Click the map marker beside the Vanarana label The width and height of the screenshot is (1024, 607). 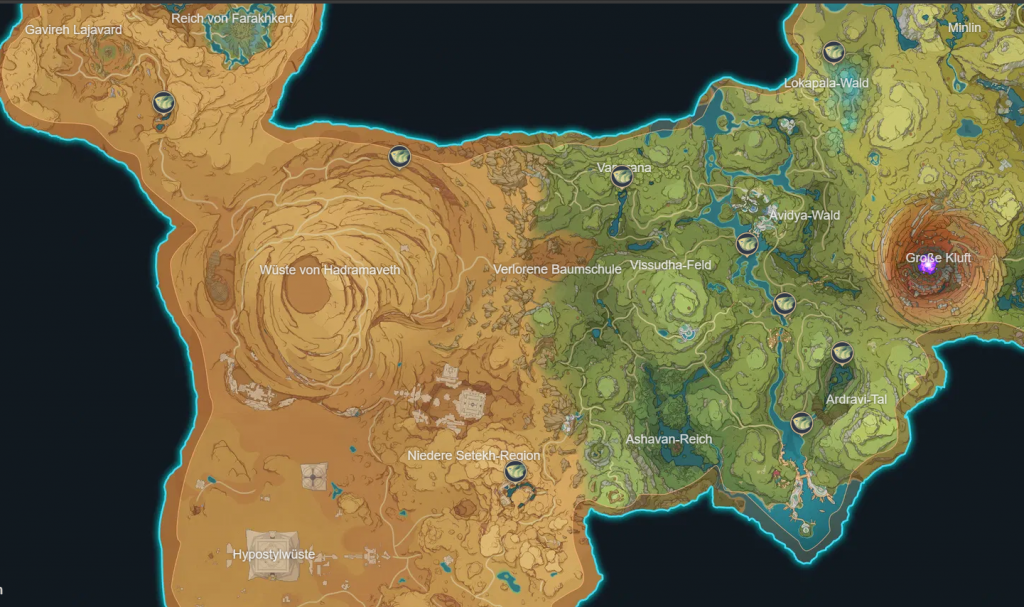(621, 177)
